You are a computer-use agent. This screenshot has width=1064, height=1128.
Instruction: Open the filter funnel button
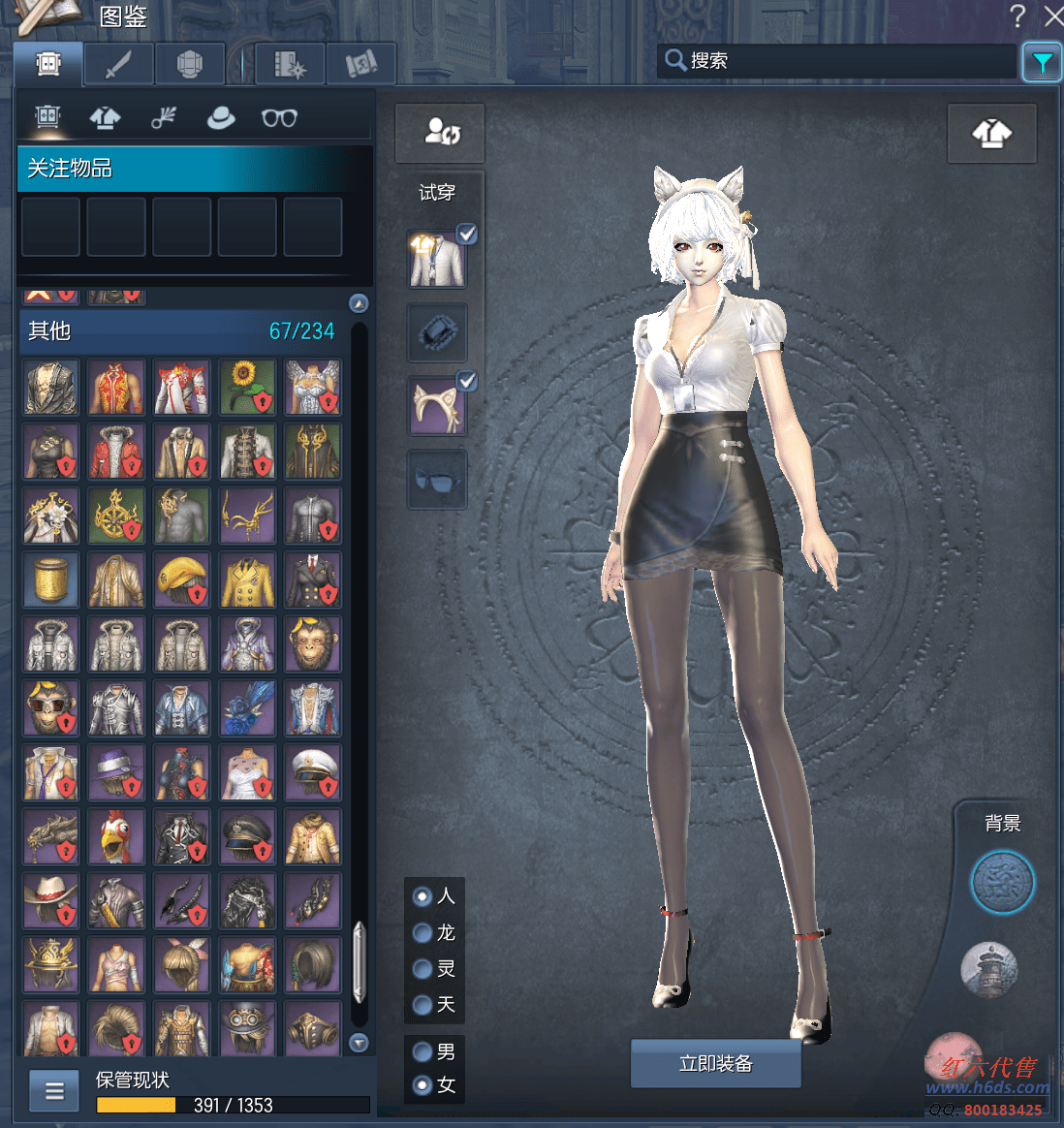(1042, 63)
